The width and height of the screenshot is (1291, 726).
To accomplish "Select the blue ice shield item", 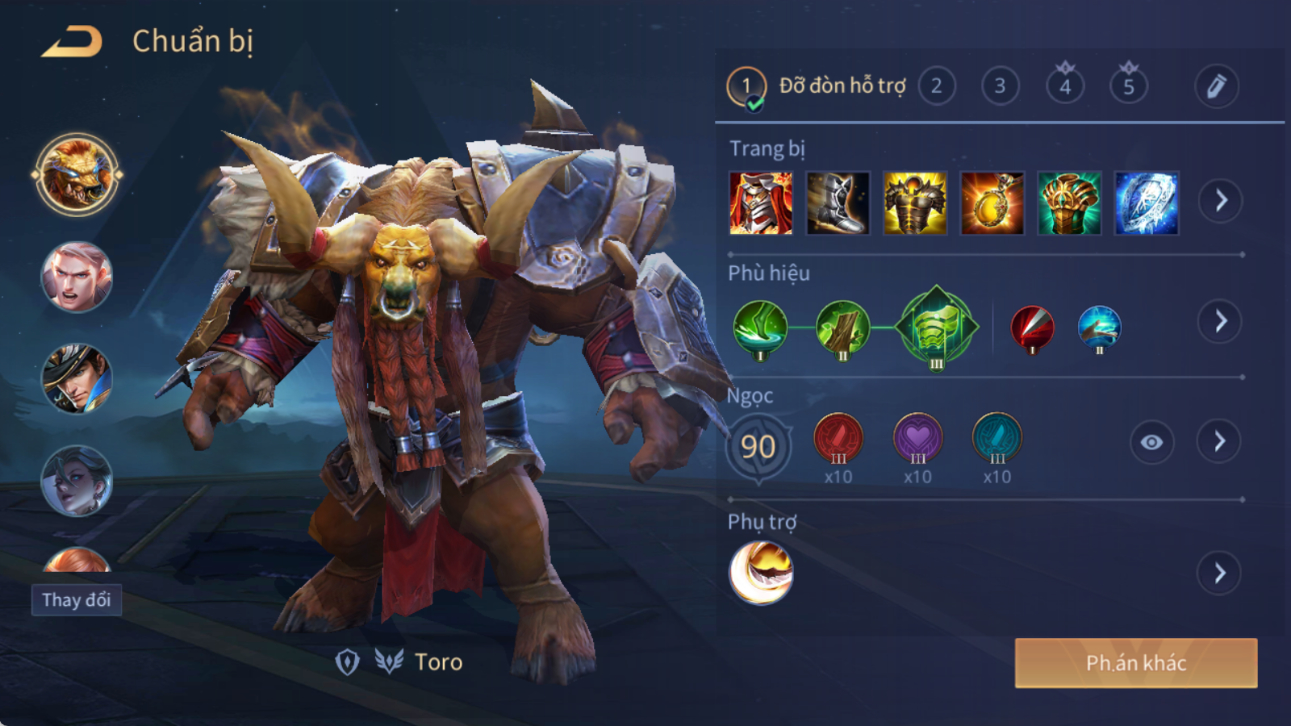I will pos(1146,203).
